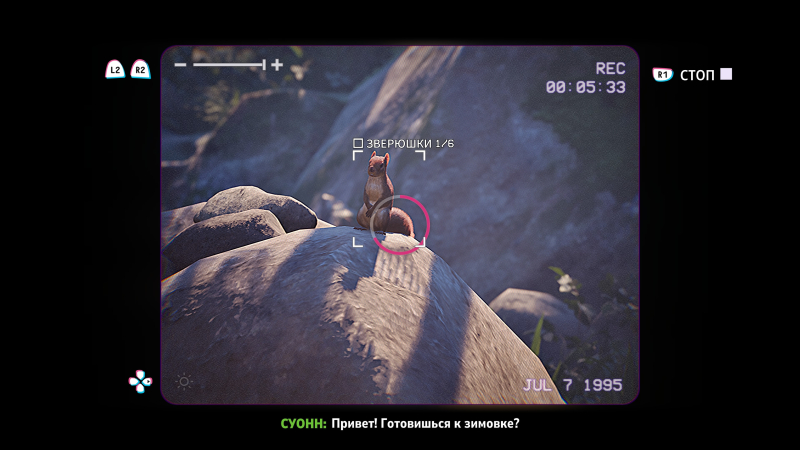
Task: Stop recording with the СТОП square
Action: coord(727,74)
